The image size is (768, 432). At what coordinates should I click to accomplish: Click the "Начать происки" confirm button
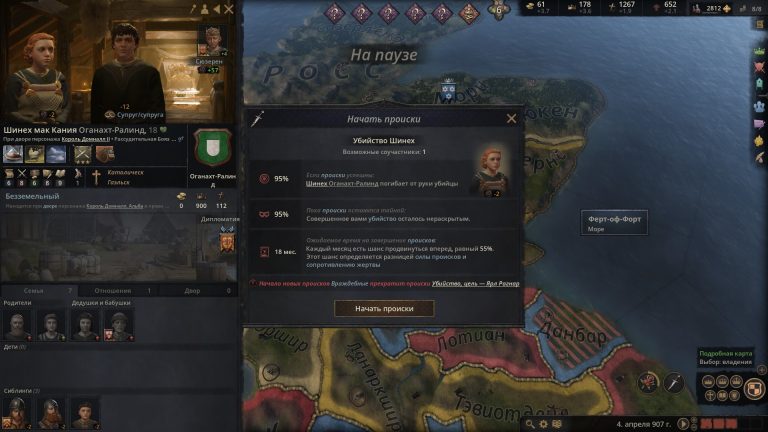(384, 308)
